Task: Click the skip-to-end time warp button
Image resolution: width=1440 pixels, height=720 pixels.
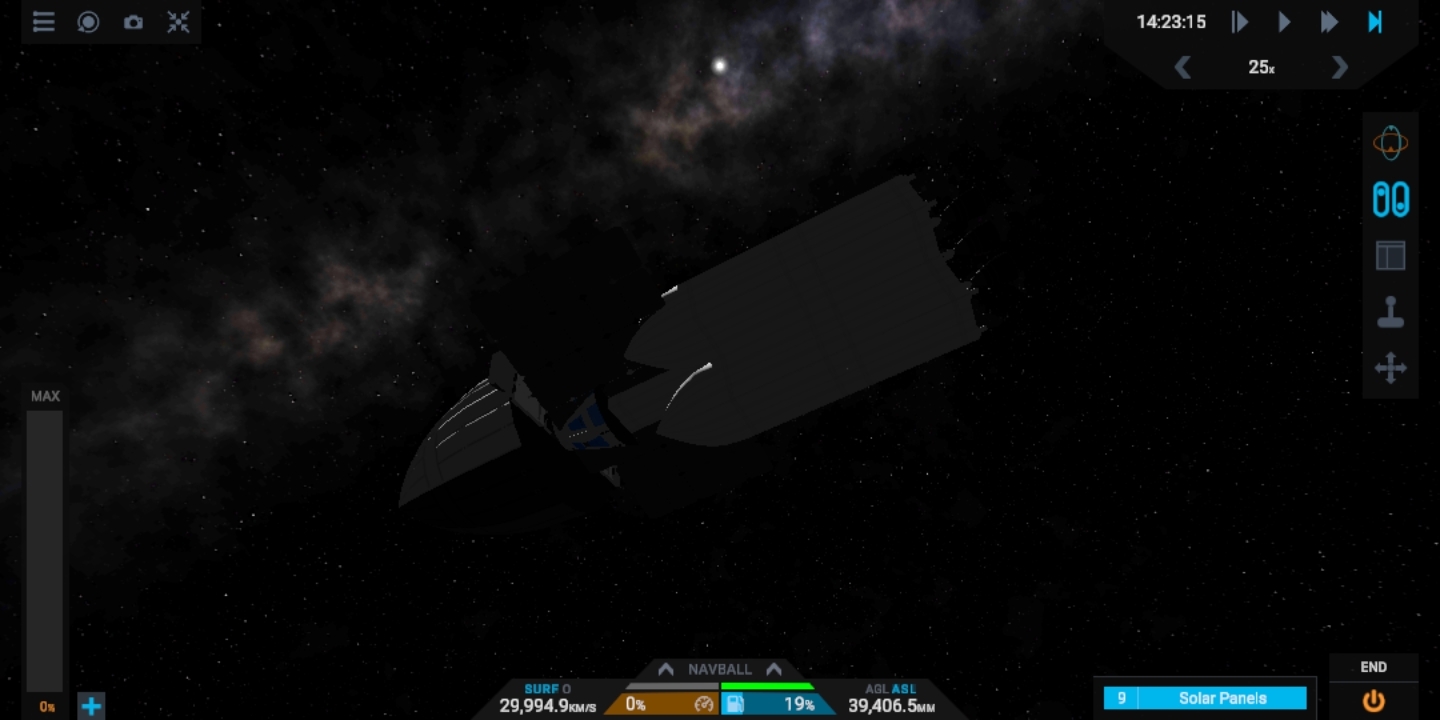Action: tap(1375, 22)
